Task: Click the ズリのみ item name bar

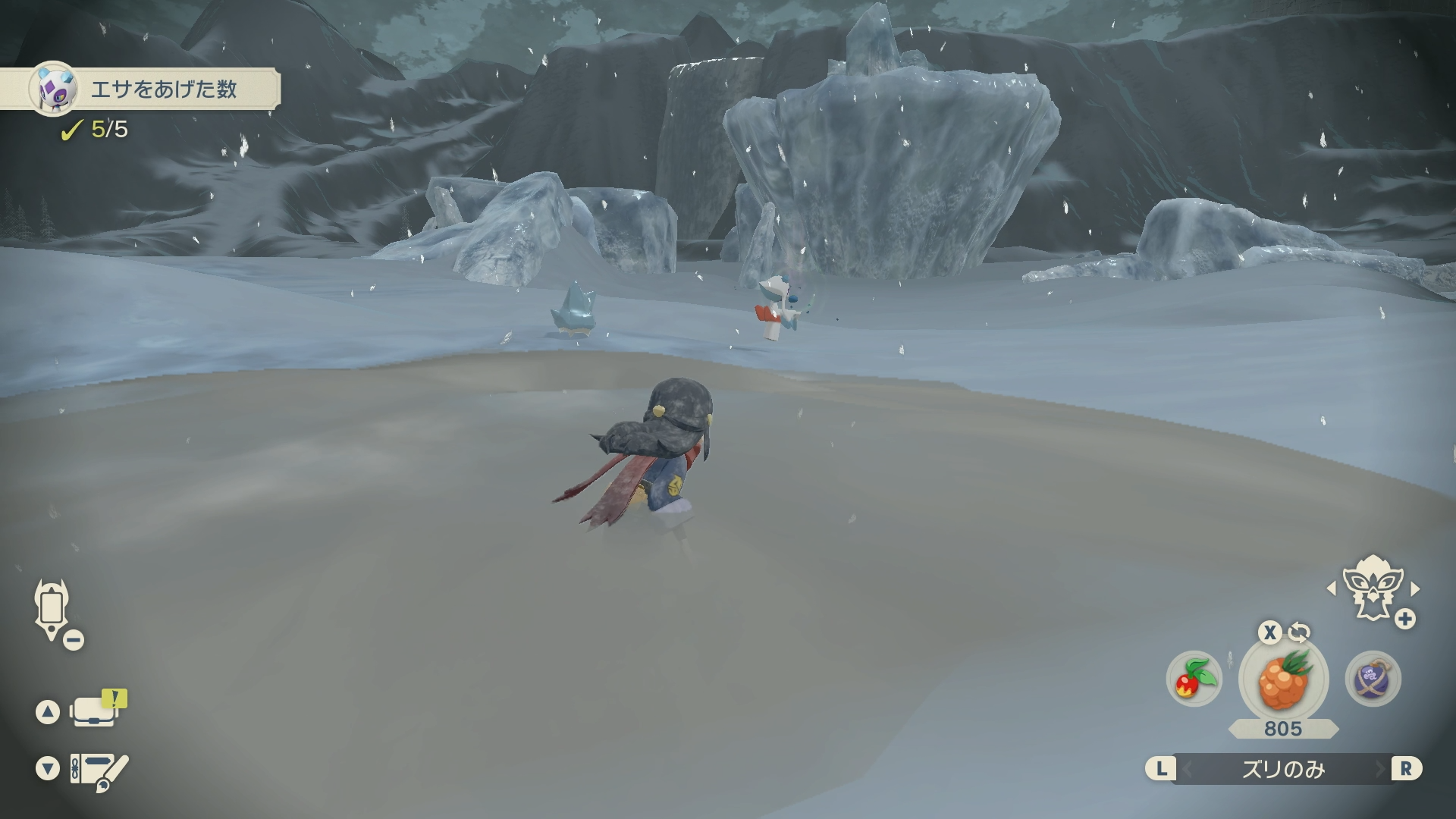Action: point(1283,770)
